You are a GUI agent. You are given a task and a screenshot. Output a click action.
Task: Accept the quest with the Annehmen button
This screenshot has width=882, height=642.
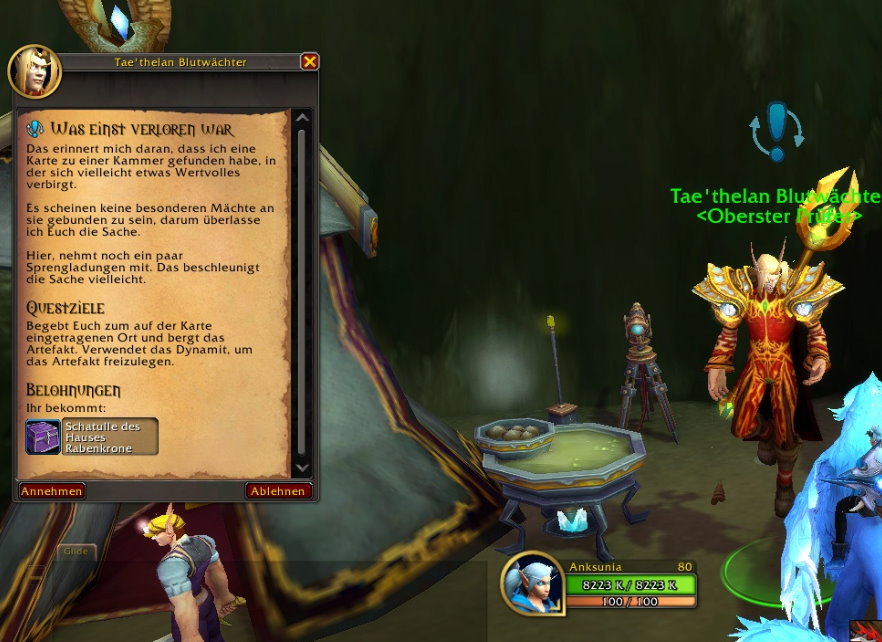pos(52,491)
